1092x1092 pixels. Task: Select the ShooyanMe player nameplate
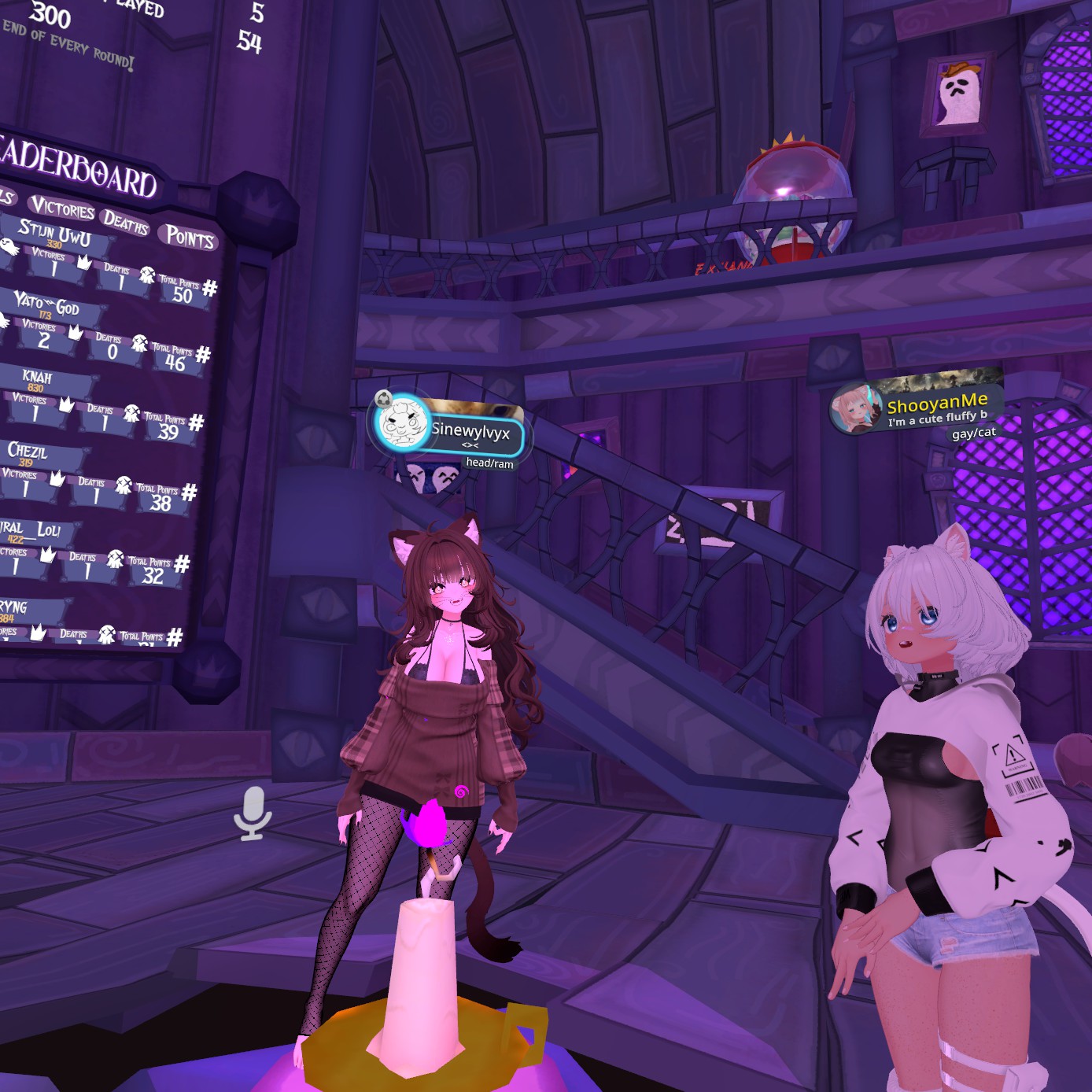pyautogui.click(x=938, y=407)
